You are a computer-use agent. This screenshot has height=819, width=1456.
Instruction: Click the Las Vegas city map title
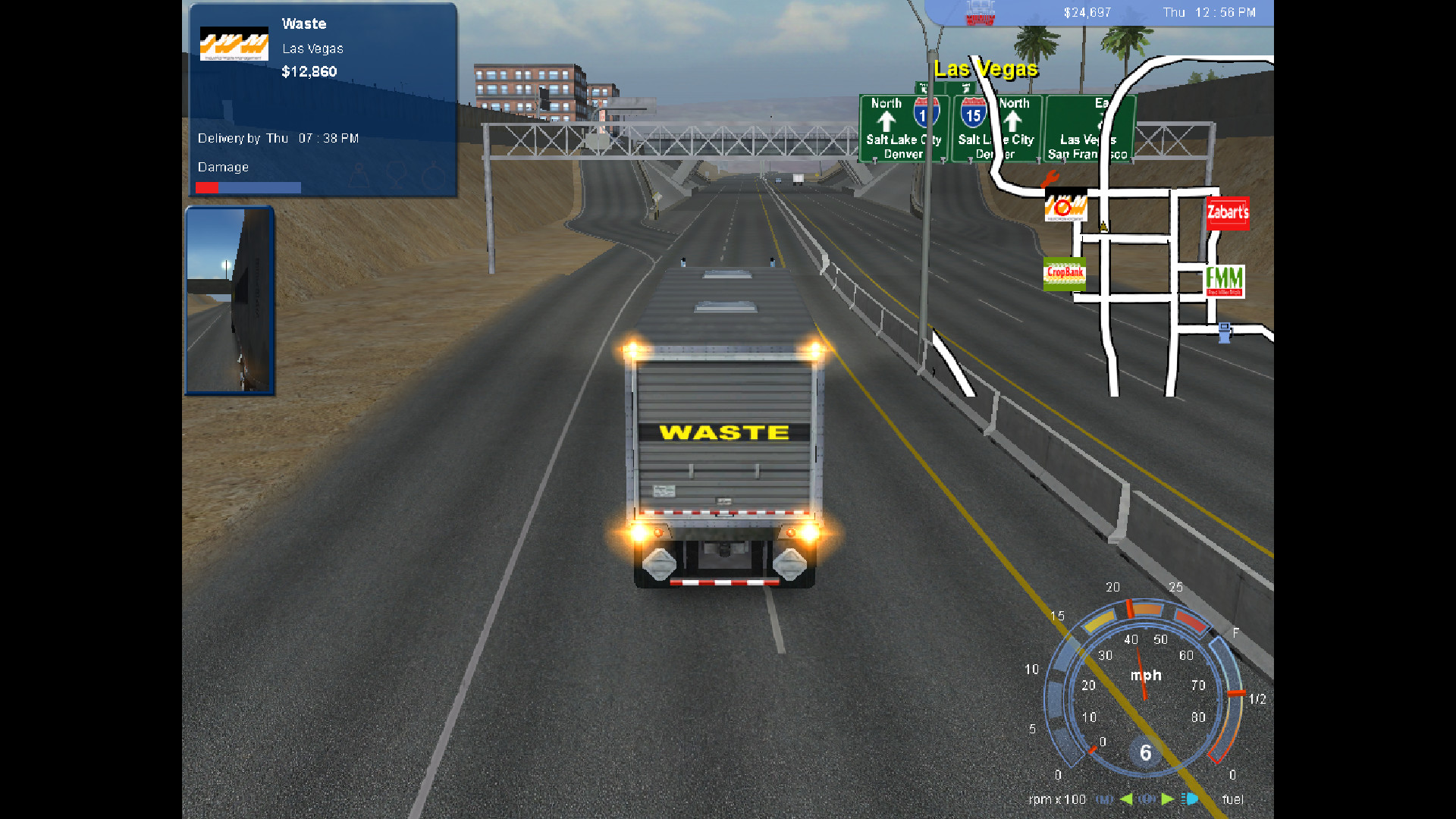tap(985, 69)
